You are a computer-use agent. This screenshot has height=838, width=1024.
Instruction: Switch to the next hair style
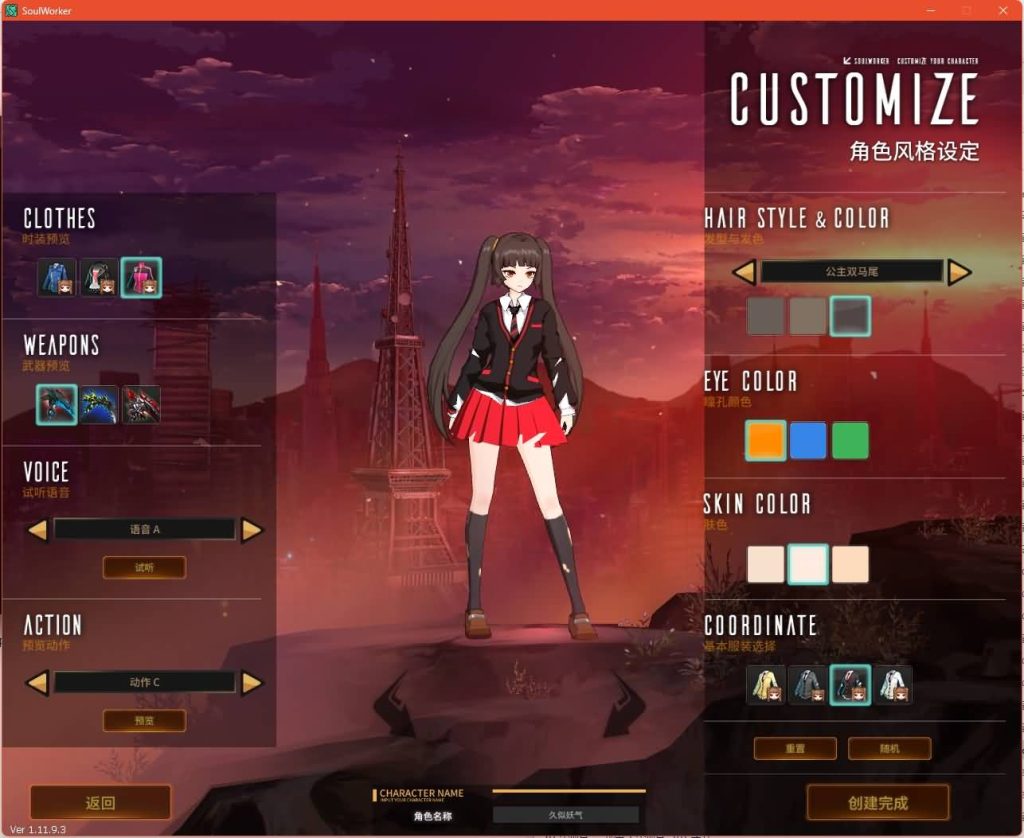tap(959, 272)
